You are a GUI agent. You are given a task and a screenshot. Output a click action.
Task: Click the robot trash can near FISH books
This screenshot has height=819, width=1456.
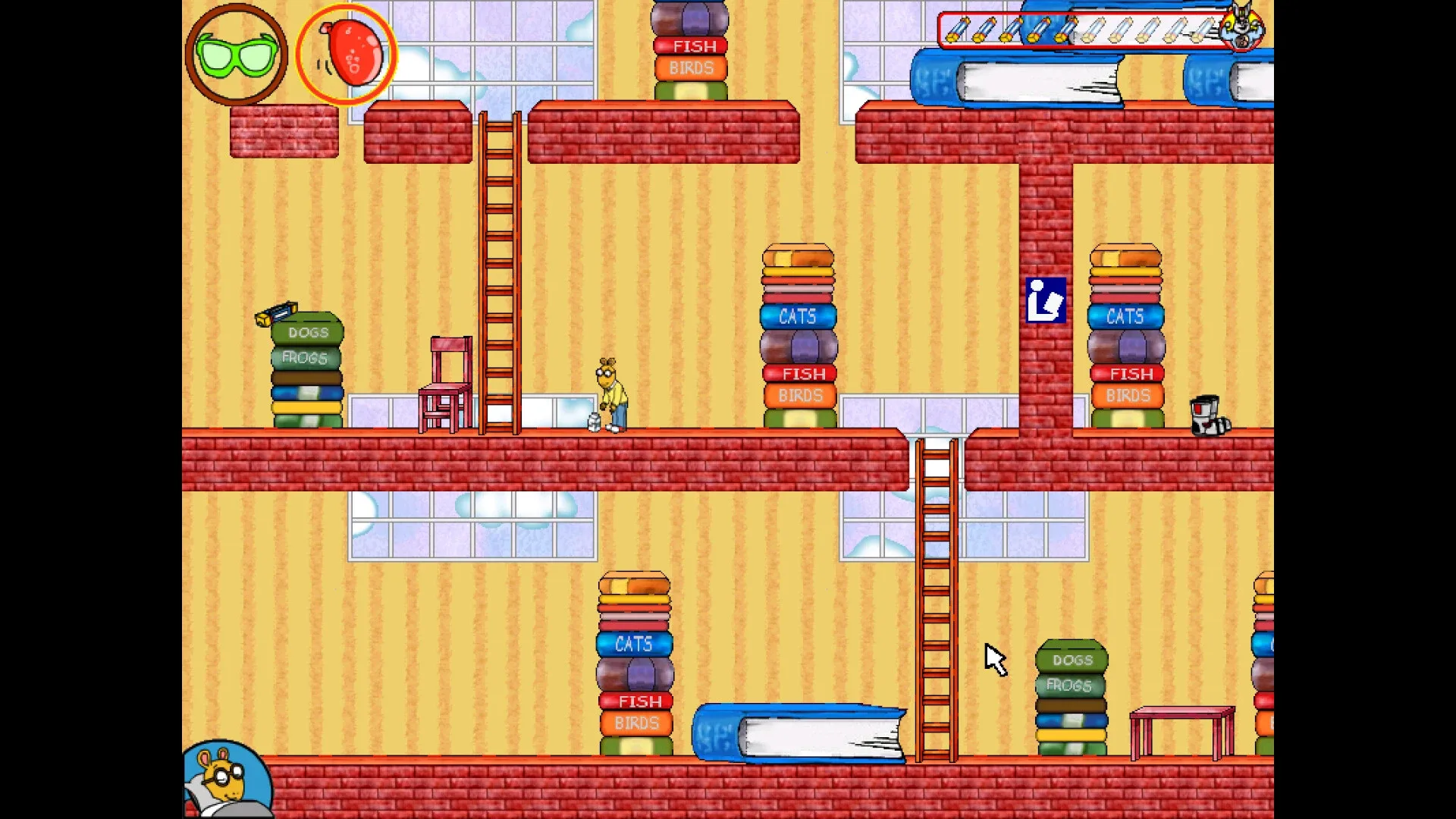tap(1209, 416)
